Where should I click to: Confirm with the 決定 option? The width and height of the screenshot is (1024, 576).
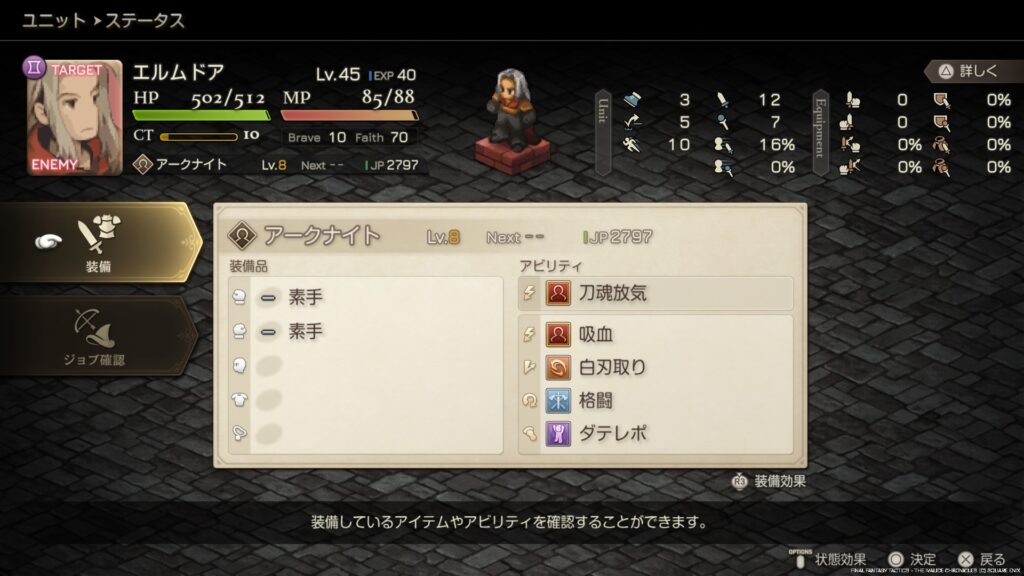[x=912, y=559]
